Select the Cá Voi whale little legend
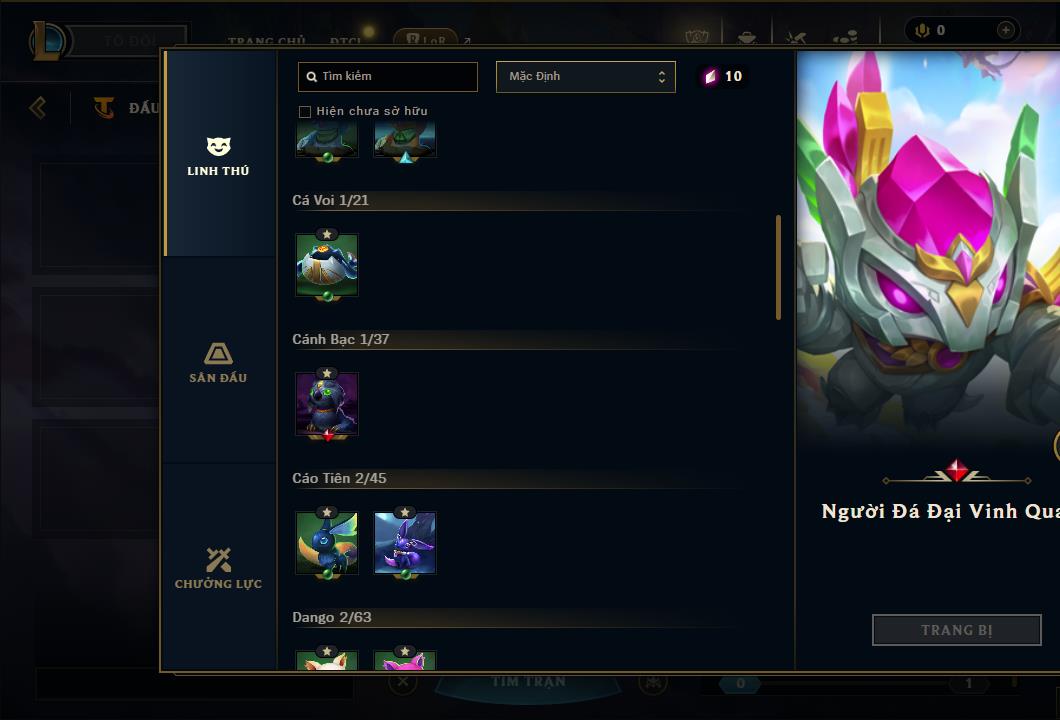Screen dimensions: 1060x720 pyautogui.click(x=327, y=264)
